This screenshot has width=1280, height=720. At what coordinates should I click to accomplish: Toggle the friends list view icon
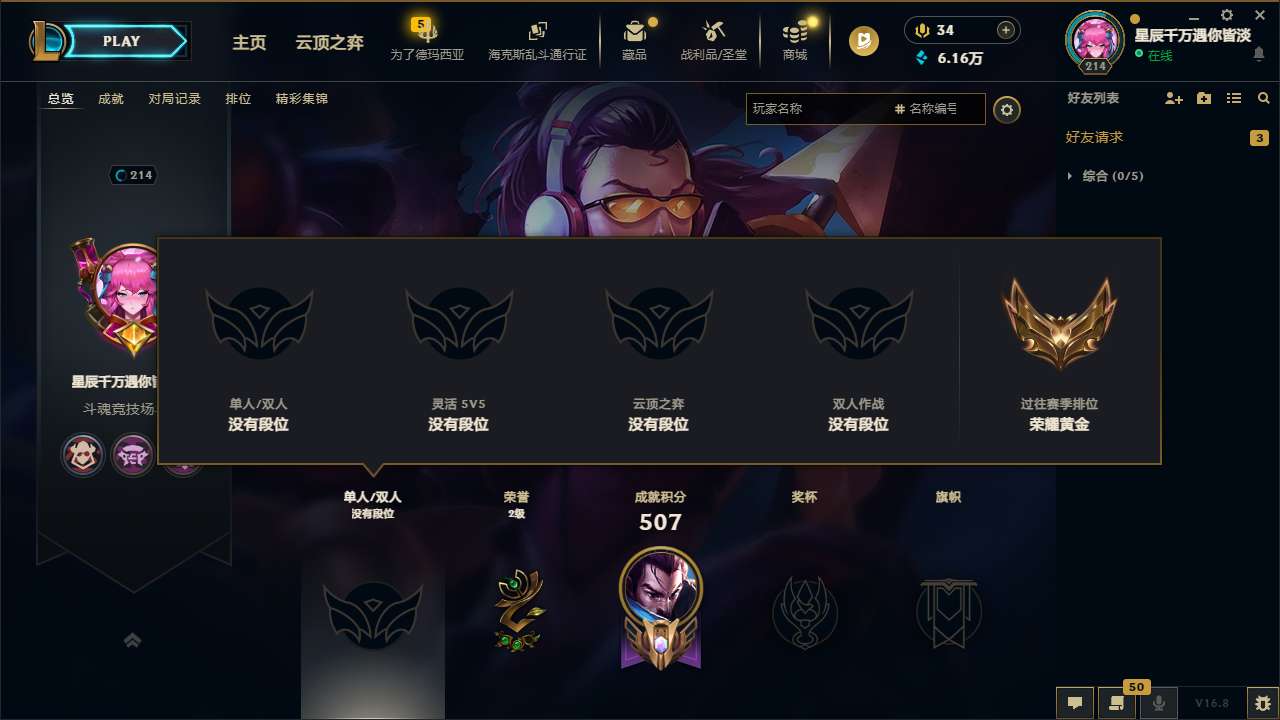tap(1235, 98)
